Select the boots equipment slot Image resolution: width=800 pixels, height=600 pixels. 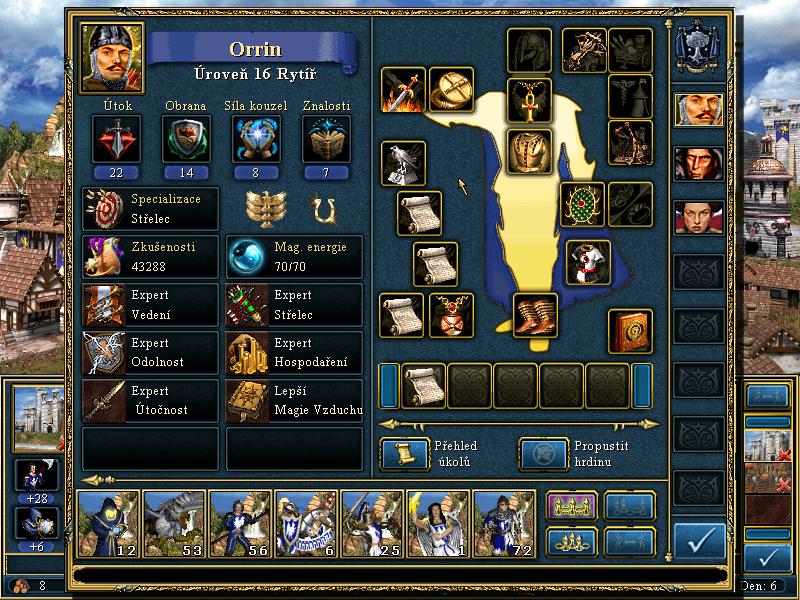coord(536,314)
